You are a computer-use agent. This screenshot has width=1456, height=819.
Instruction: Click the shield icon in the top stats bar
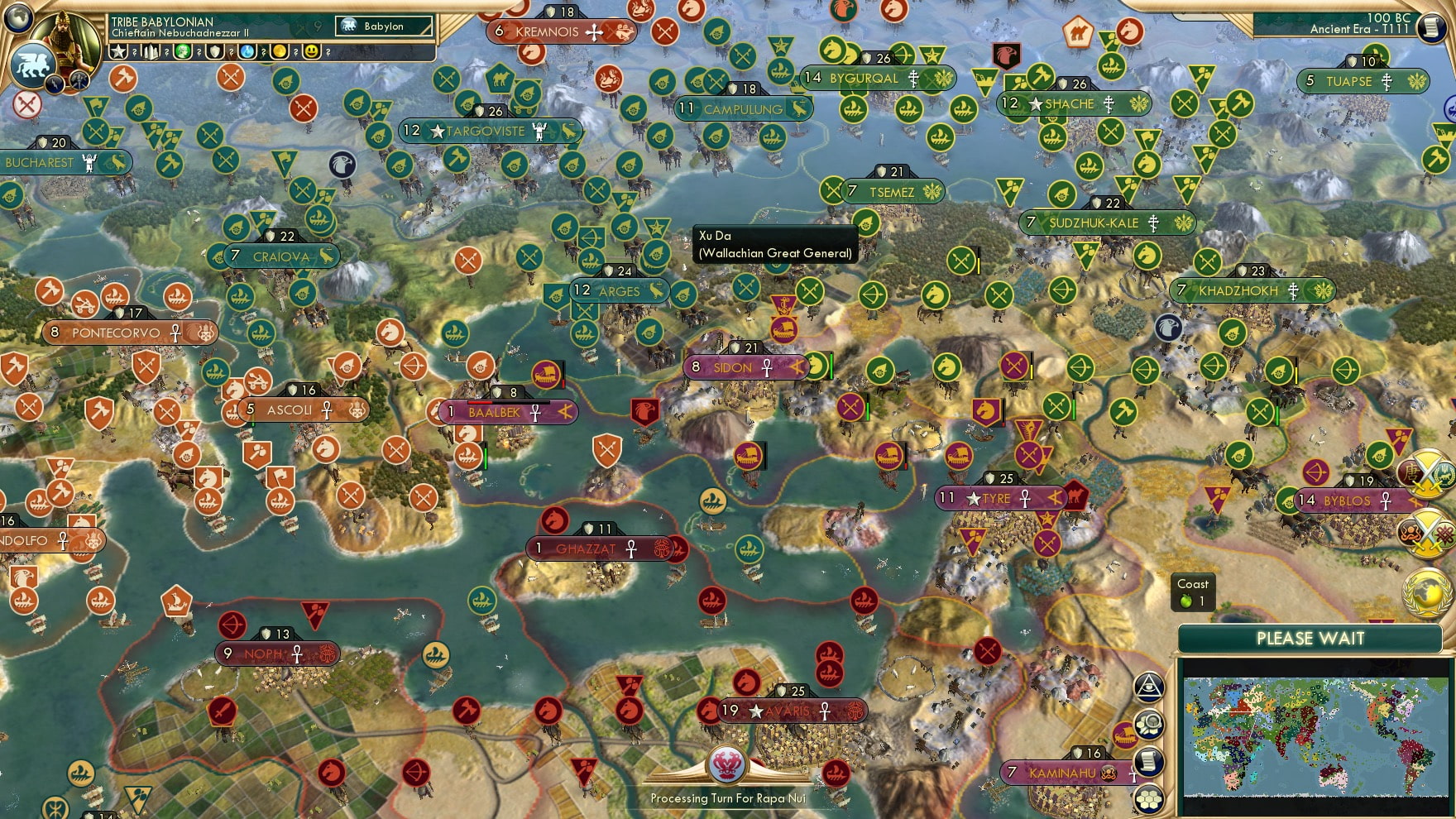click(213, 51)
